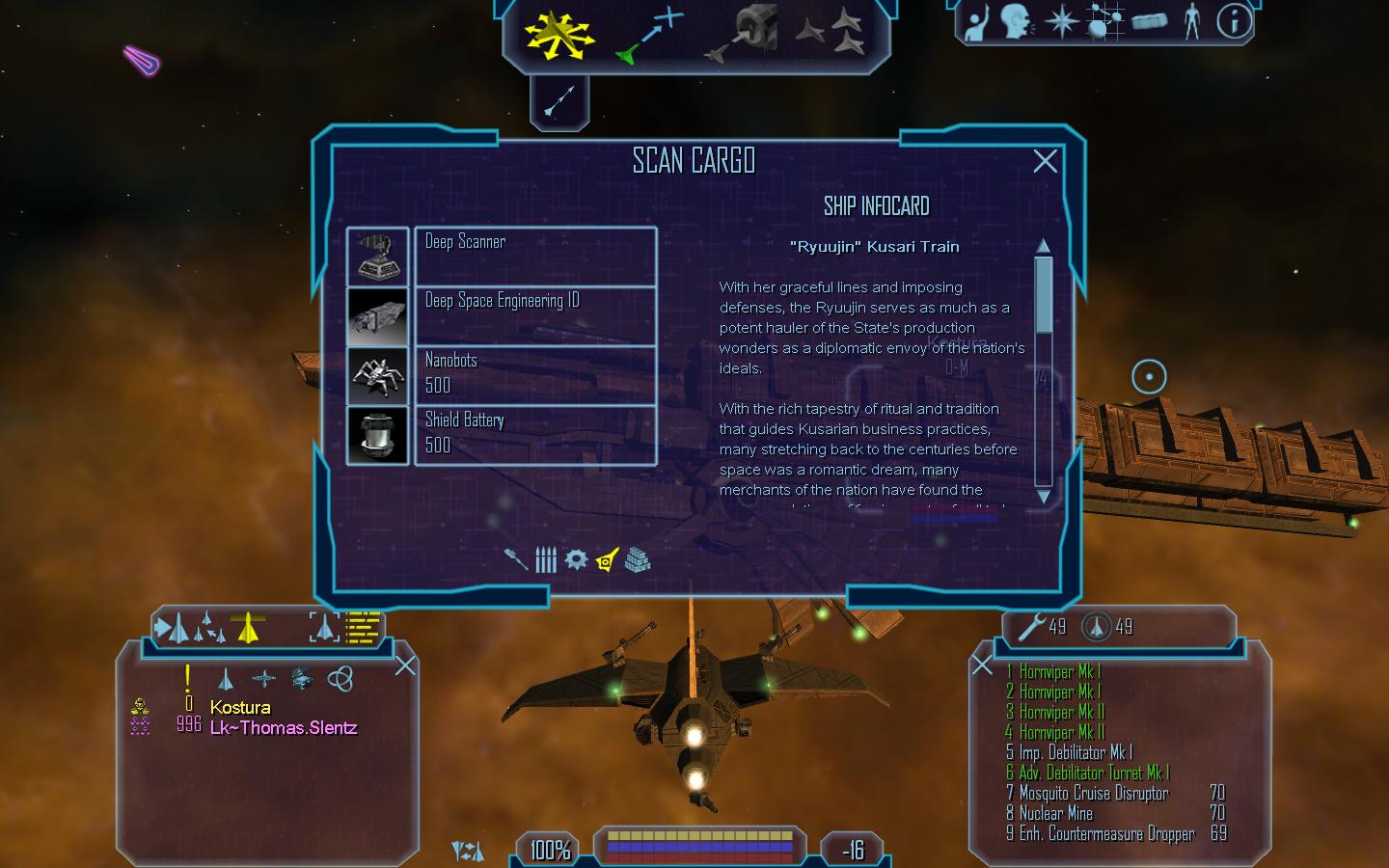
Task: Click the infocard scroll down arrow
Action: pyautogui.click(x=1043, y=497)
